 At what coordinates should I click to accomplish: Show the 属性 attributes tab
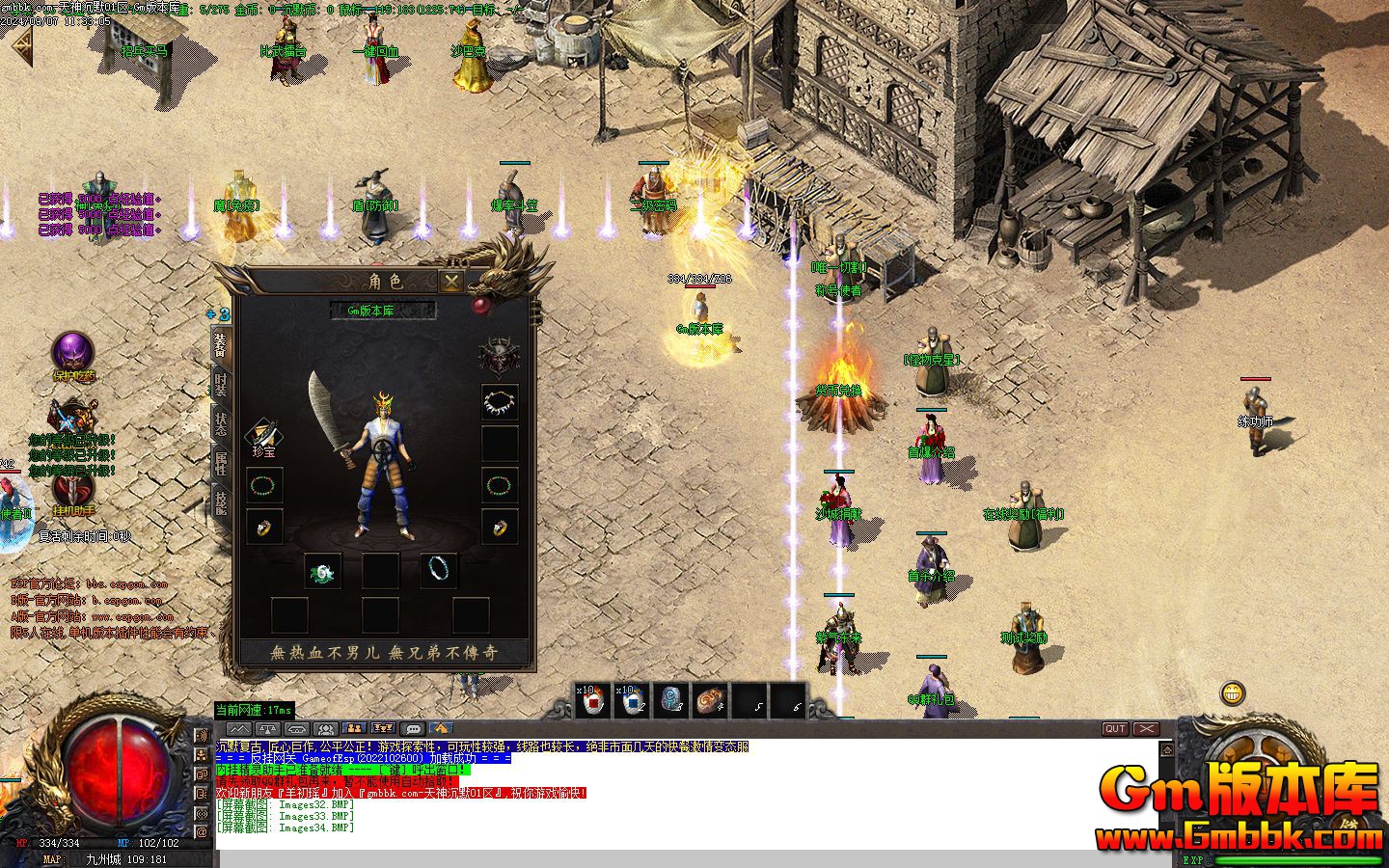(221, 464)
